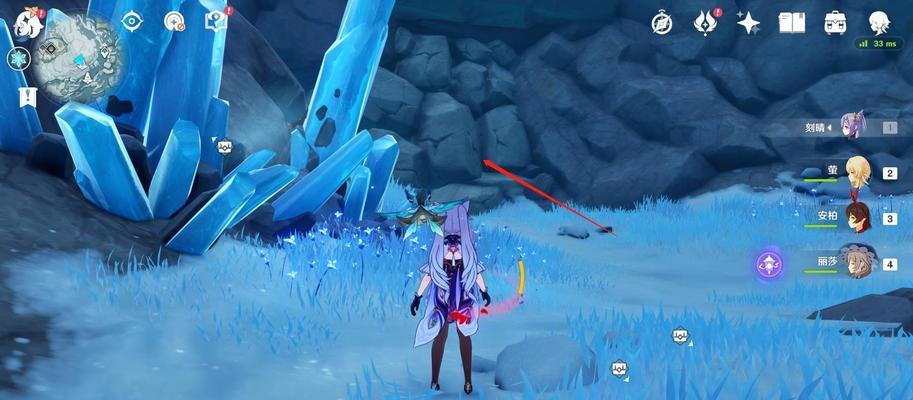Open the Paimon menu
The width and height of the screenshot is (913, 400).
point(25,21)
